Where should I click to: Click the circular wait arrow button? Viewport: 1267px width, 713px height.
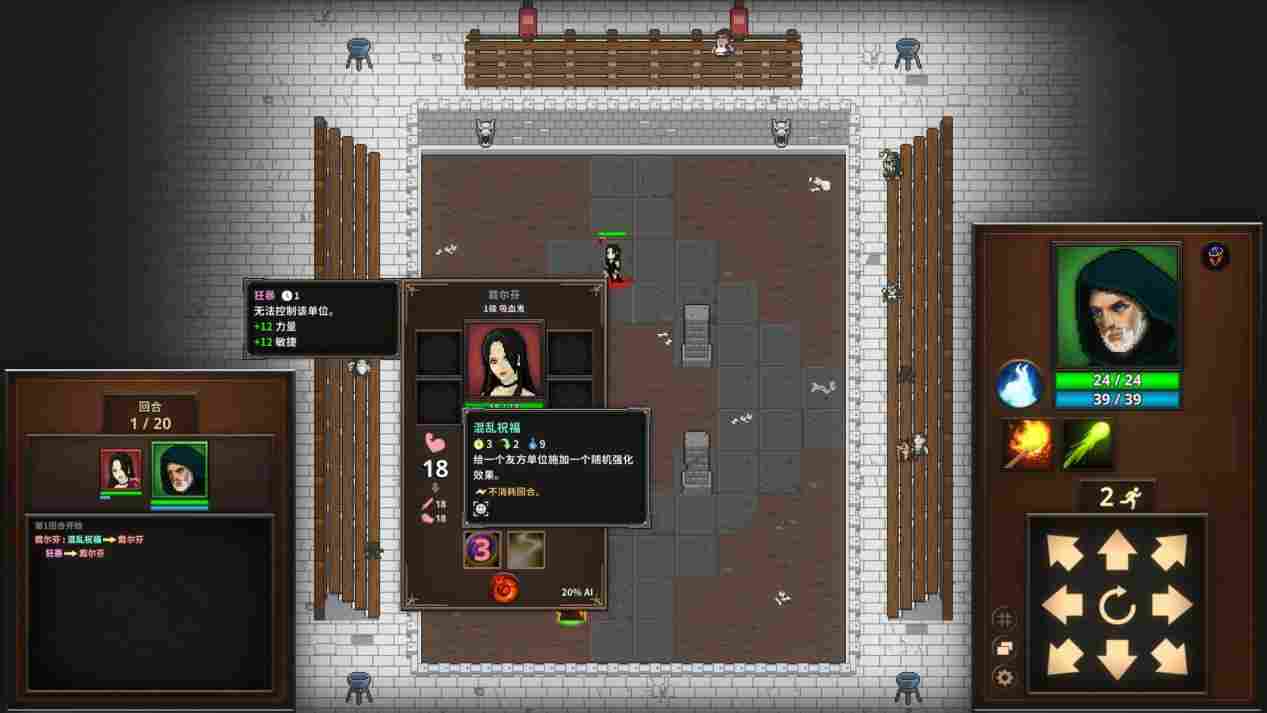click(1116, 605)
